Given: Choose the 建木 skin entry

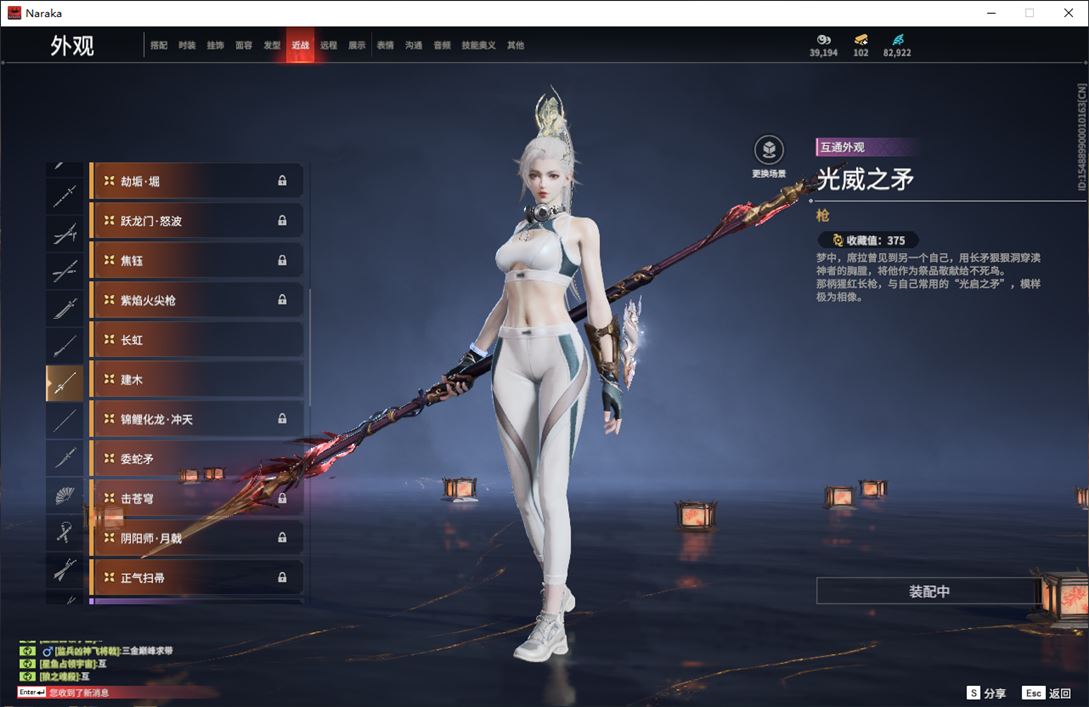Looking at the screenshot, I should (x=196, y=380).
